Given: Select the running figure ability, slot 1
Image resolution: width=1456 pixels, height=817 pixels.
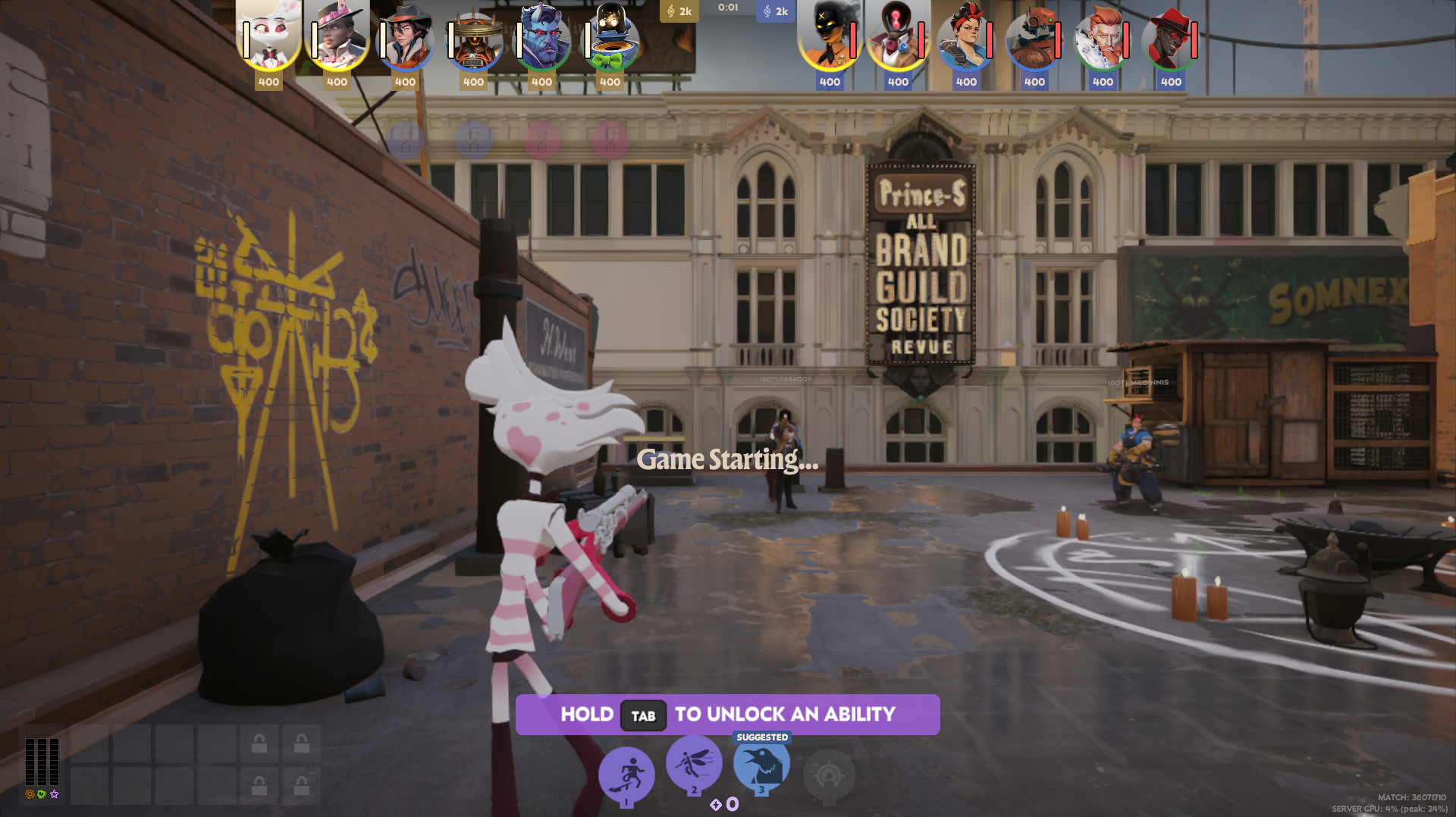Looking at the screenshot, I should [x=626, y=775].
